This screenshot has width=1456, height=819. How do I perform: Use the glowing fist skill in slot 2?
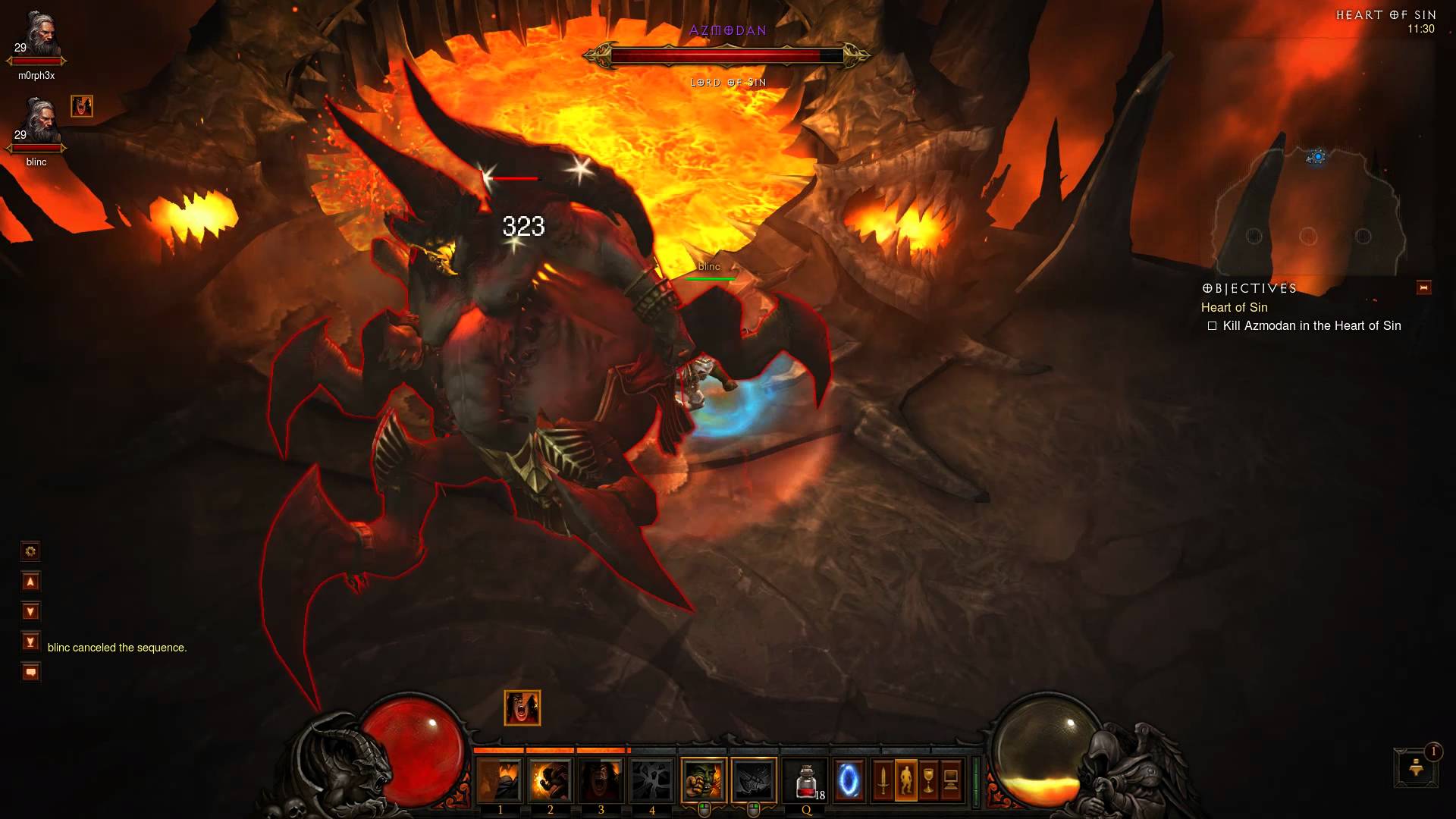coord(550,780)
